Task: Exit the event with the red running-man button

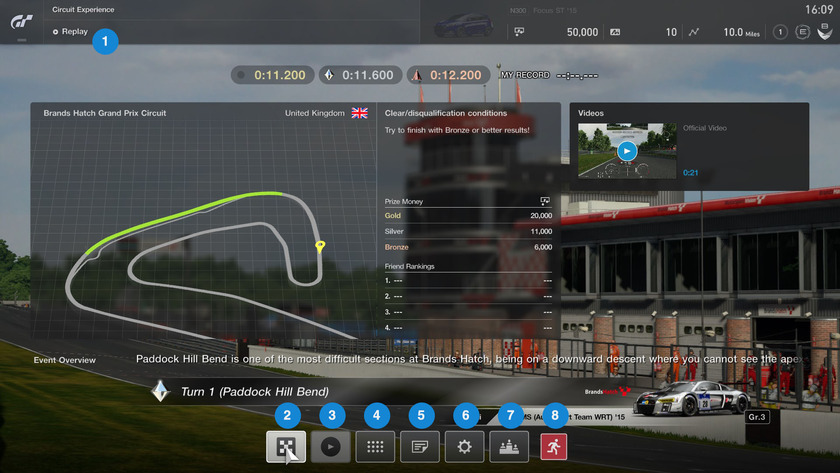Action: (553, 446)
